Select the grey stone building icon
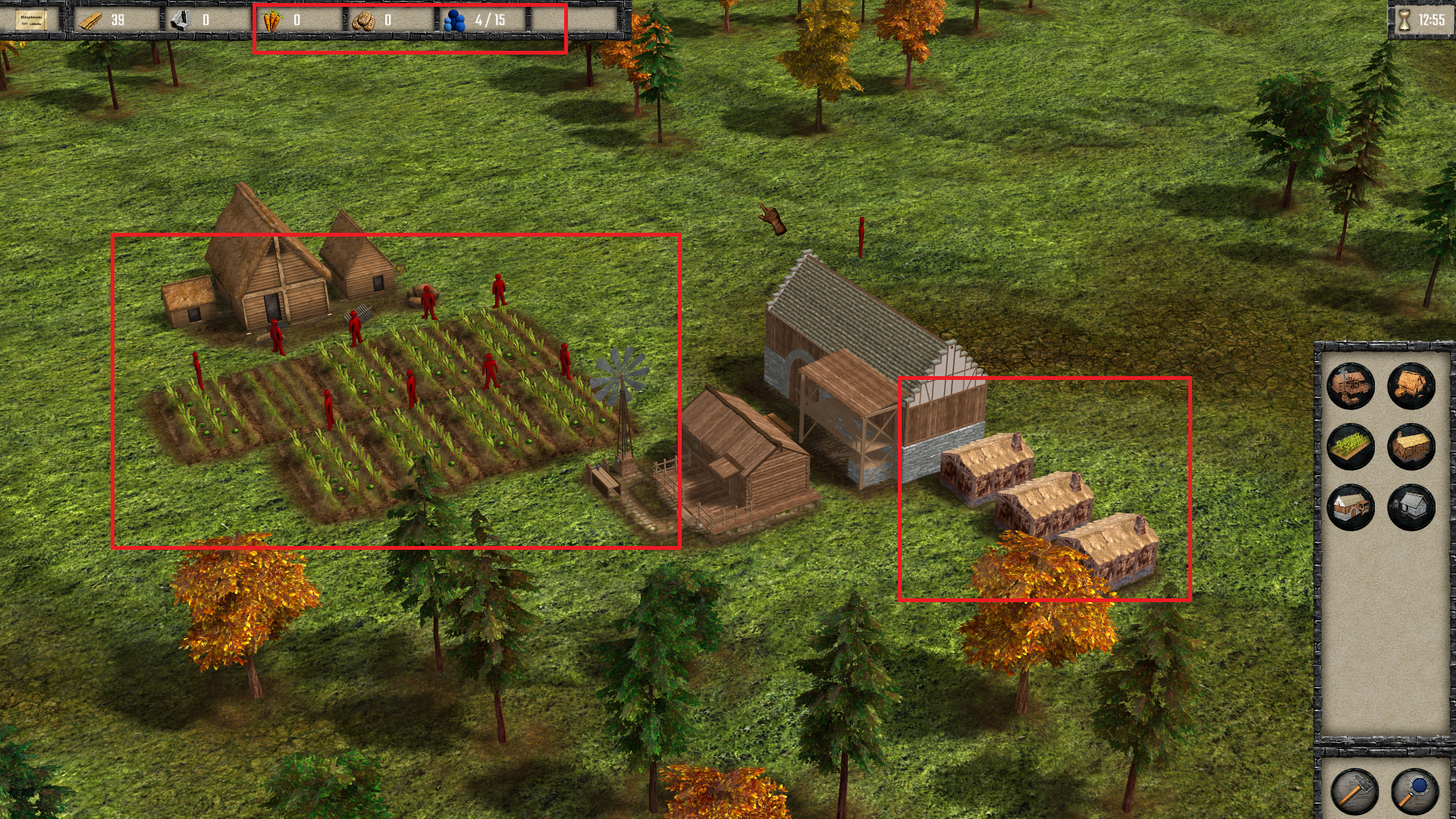The image size is (1456, 819). [1411, 507]
